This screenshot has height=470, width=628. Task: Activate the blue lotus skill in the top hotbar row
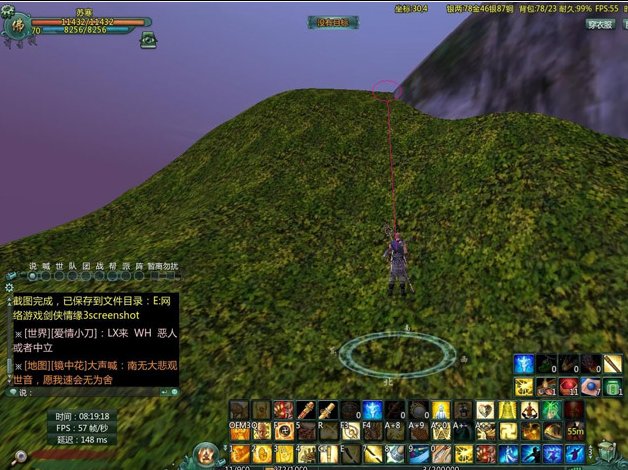371,410
